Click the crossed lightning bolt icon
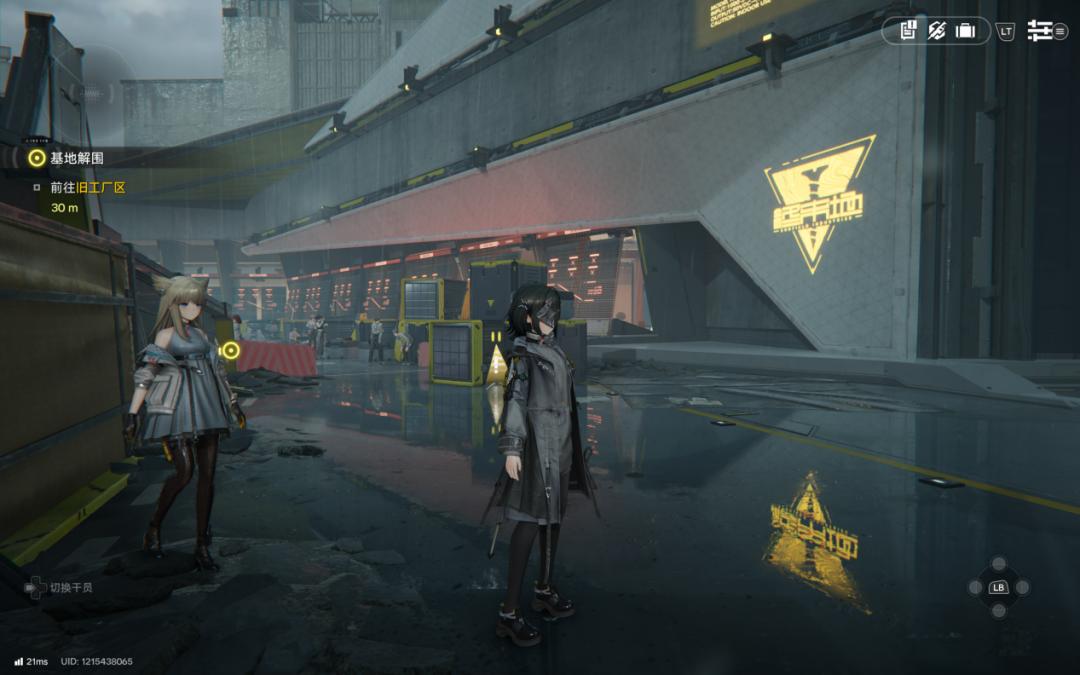1080x675 pixels. point(936,31)
